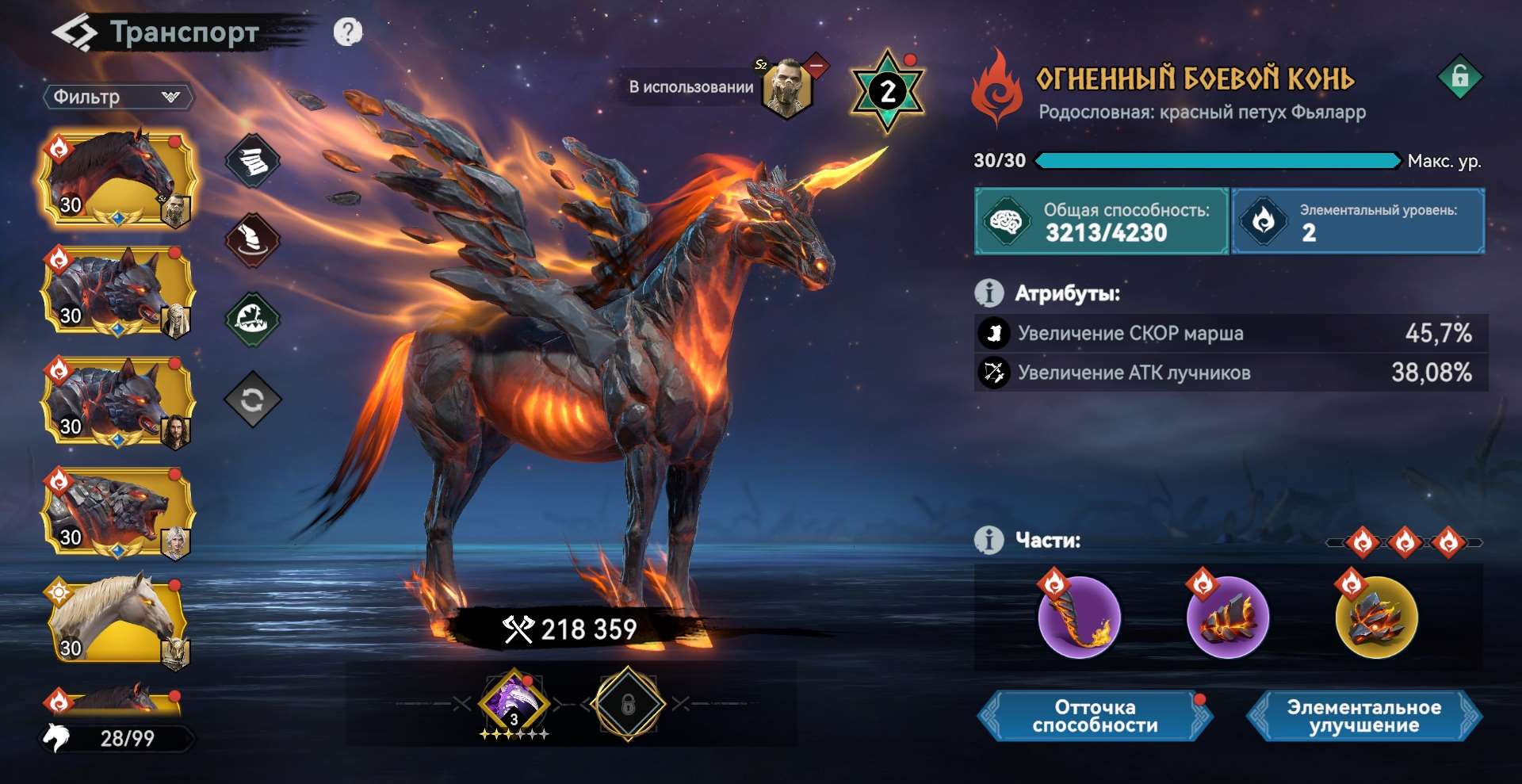Open the Элементальный уровень panel
The width and height of the screenshot is (1522, 784).
tap(1358, 221)
